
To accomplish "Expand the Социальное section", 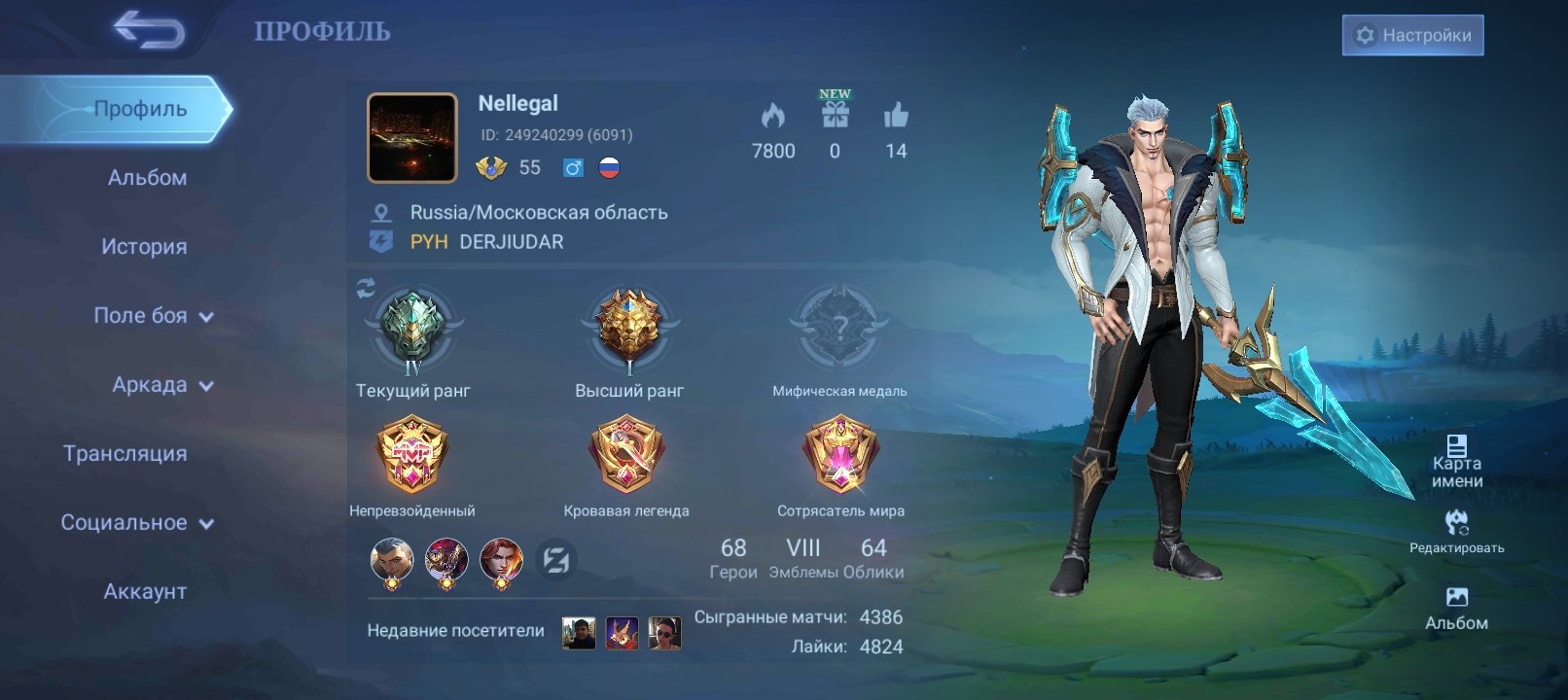I will coord(136,523).
